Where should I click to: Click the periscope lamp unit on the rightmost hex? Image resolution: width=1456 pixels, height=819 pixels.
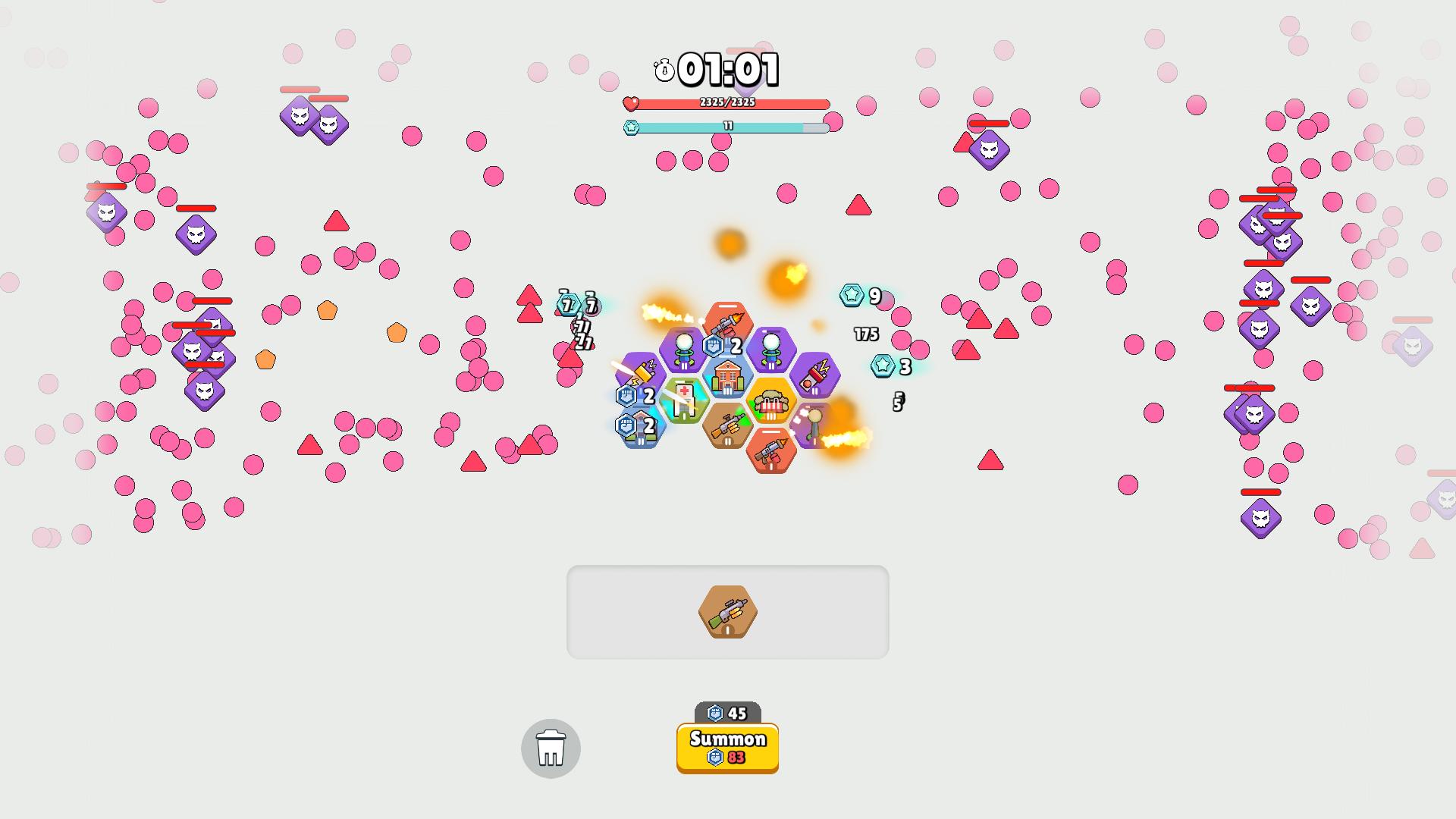814,422
